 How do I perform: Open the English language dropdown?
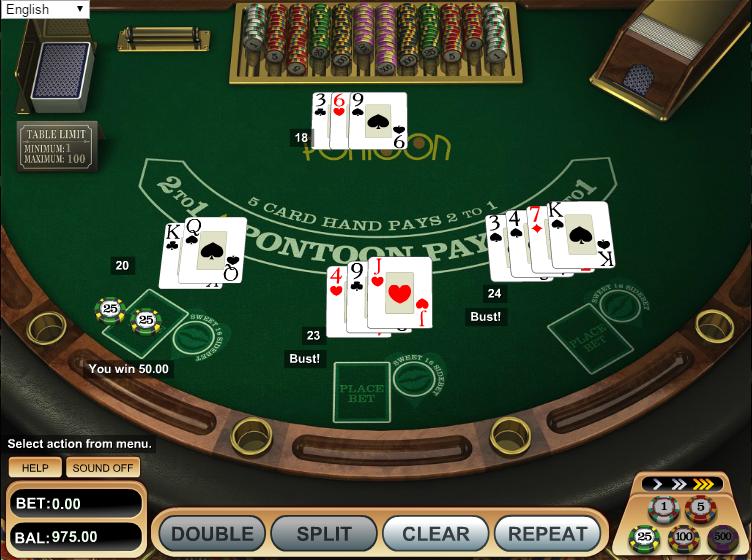45,10
